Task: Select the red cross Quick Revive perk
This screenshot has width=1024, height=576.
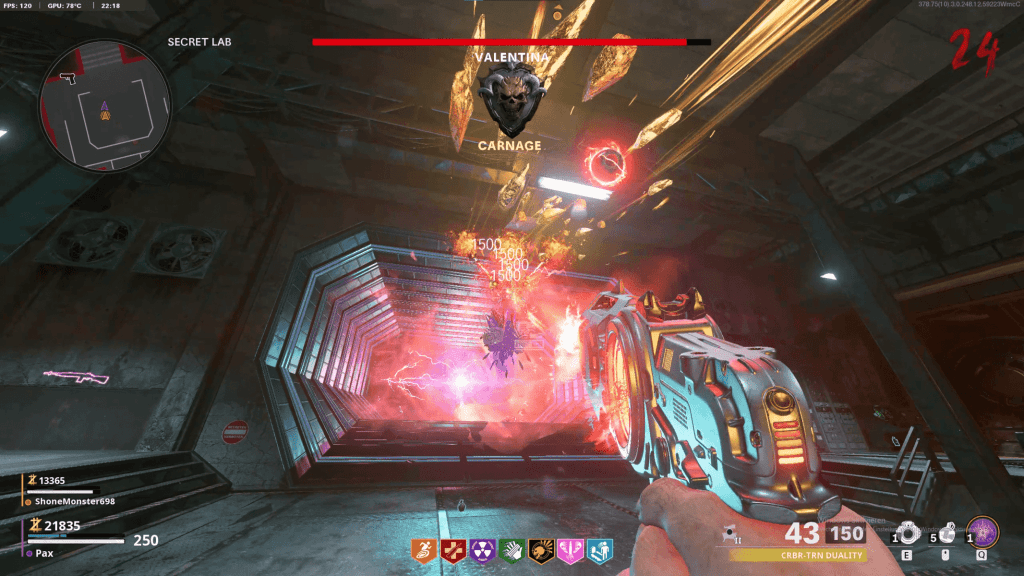Action: coord(454,549)
